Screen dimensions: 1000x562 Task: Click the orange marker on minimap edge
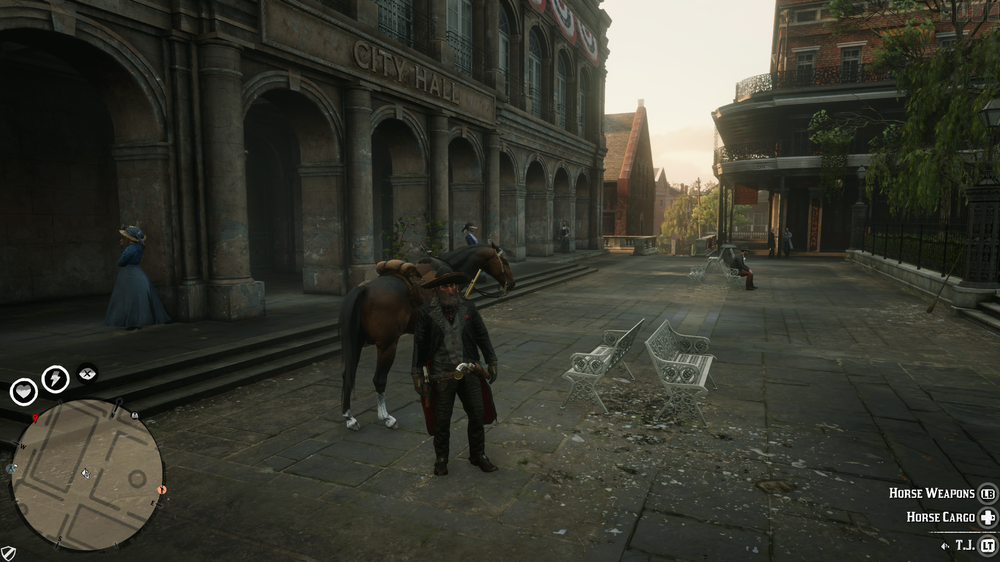pos(162,490)
